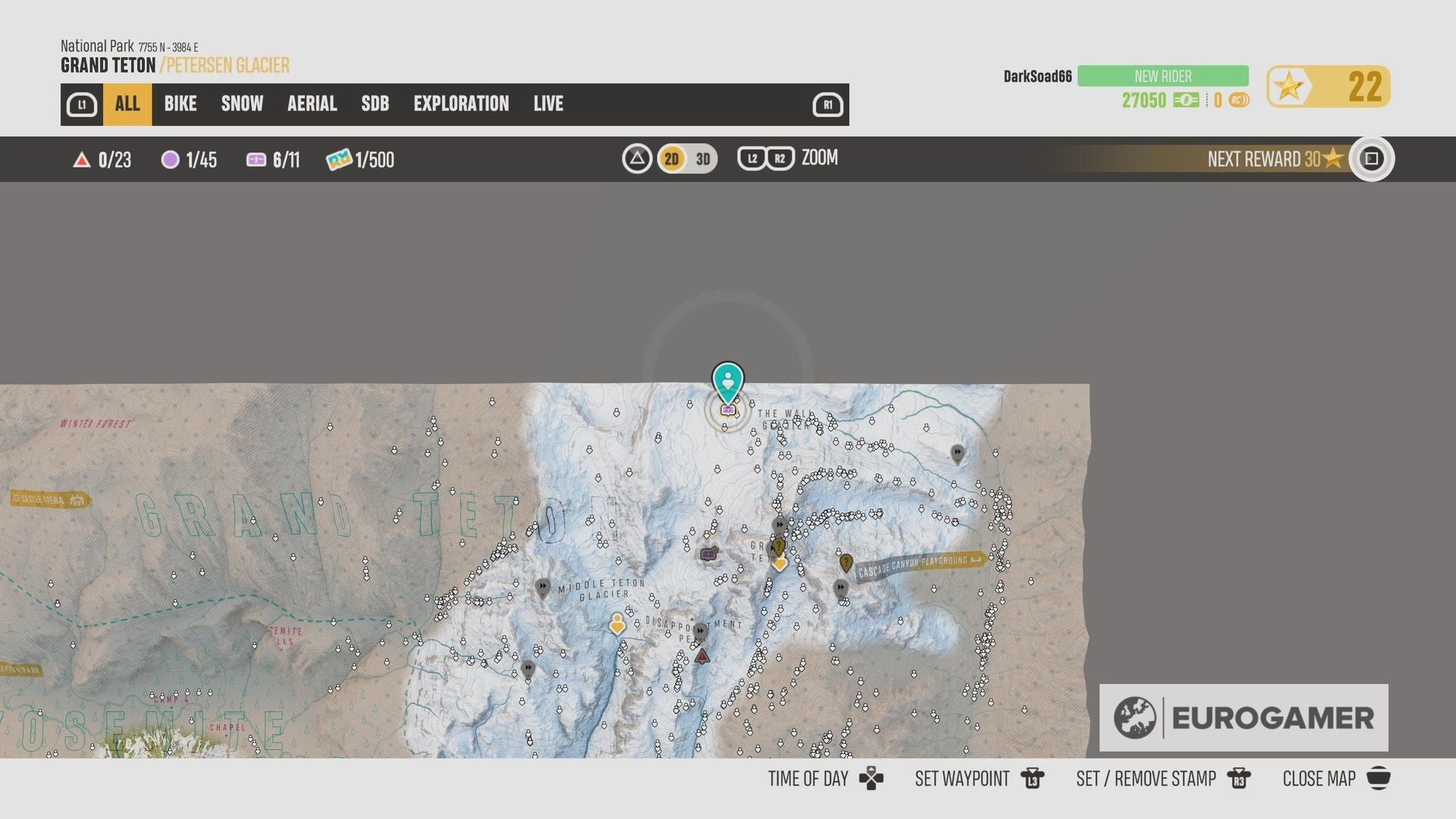Viewport: 1456px width, 819px height.
Task: Open the question mark mystery pin near Grand Teton
Action: click(x=779, y=546)
